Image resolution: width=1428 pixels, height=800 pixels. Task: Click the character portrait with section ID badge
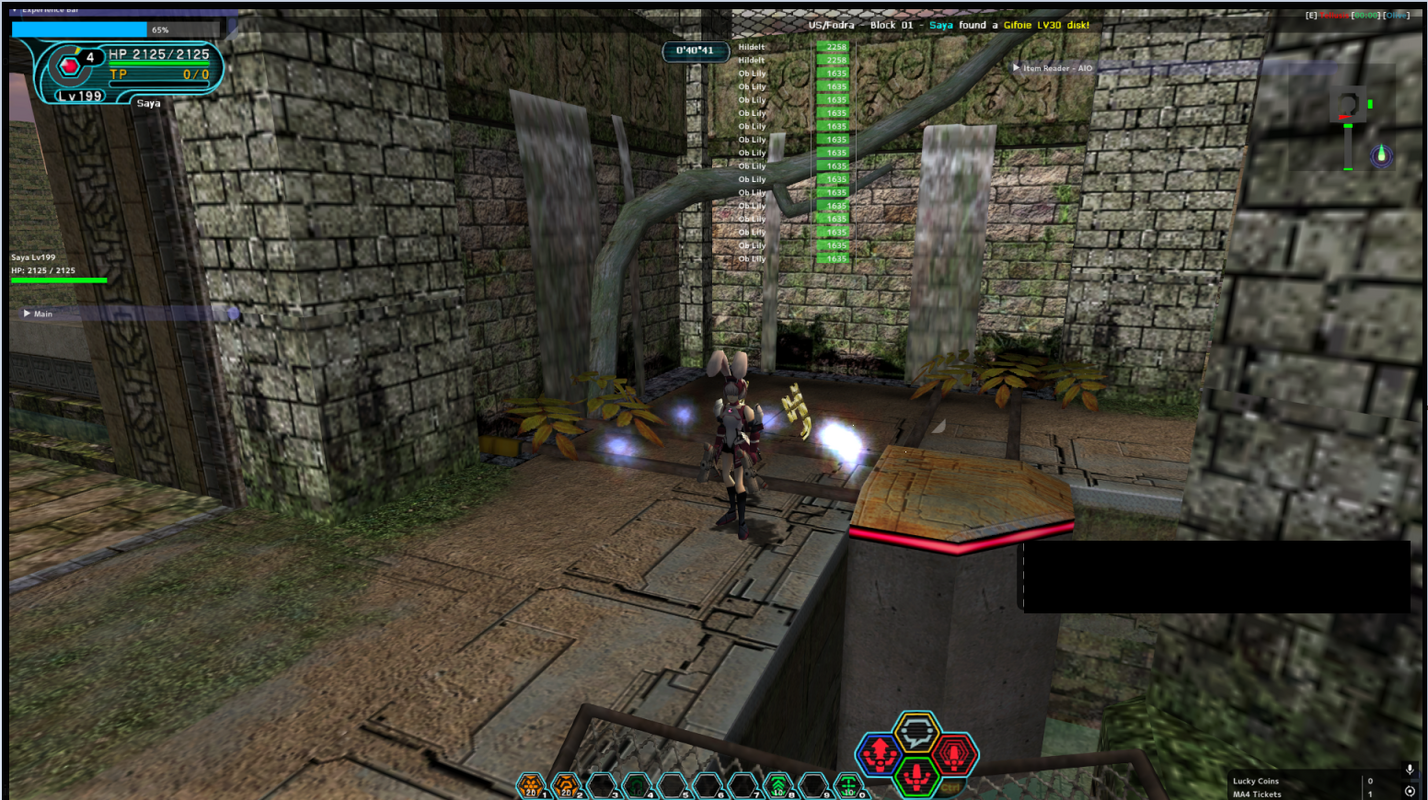coord(70,66)
